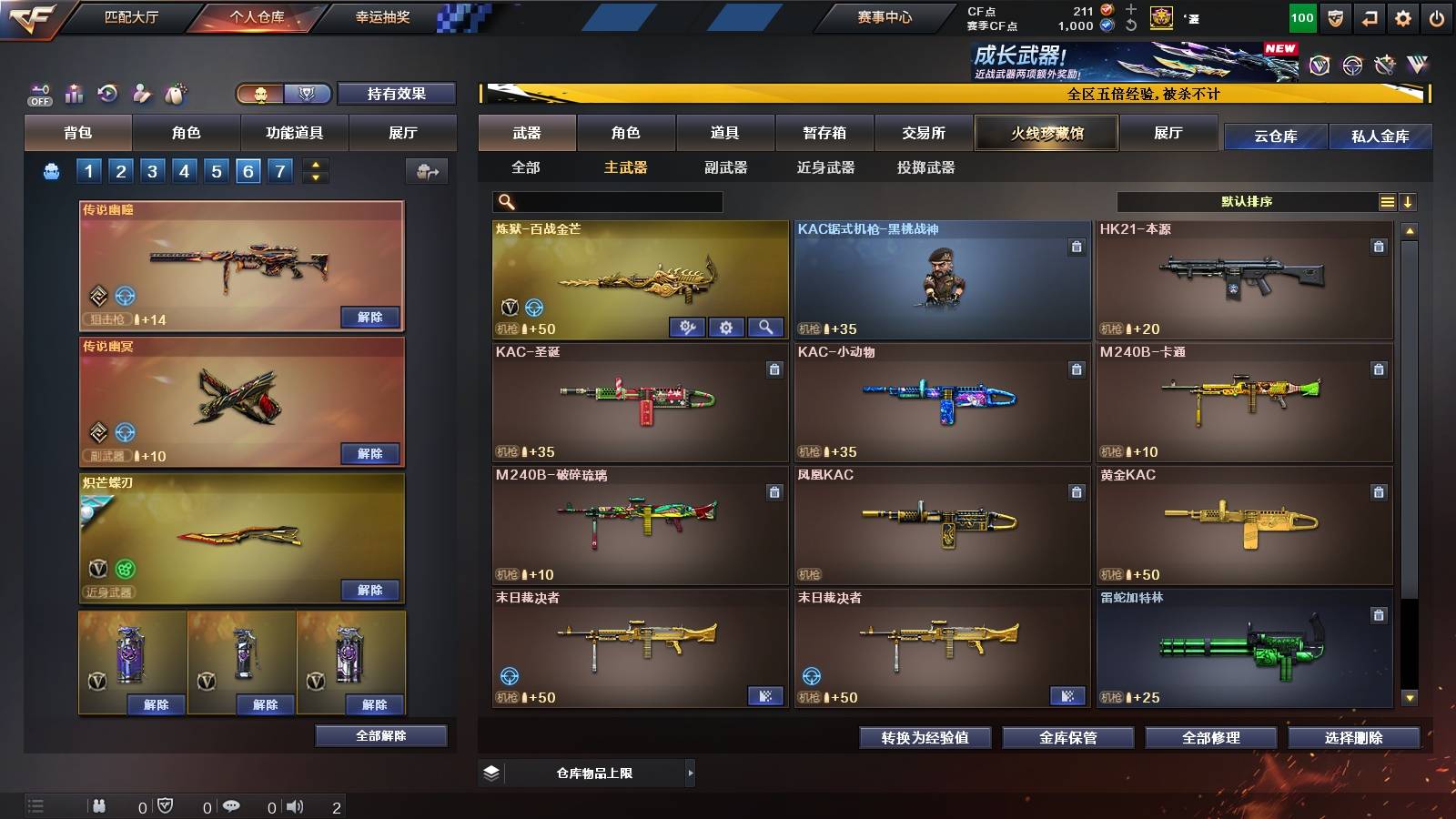Image resolution: width=1456 pixels, height=819 pixels.
Task: Click the replay arrow icon in top-left toolbar
Action: pyautogui.click(x=107, y=94)
